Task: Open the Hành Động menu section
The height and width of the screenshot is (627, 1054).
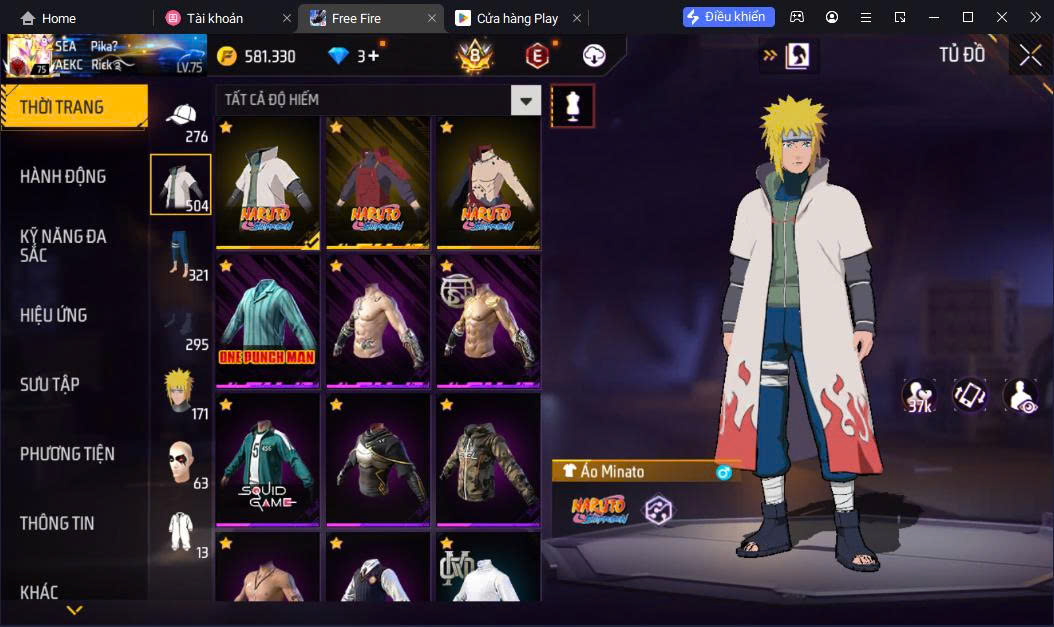Action: pos(63,176)
